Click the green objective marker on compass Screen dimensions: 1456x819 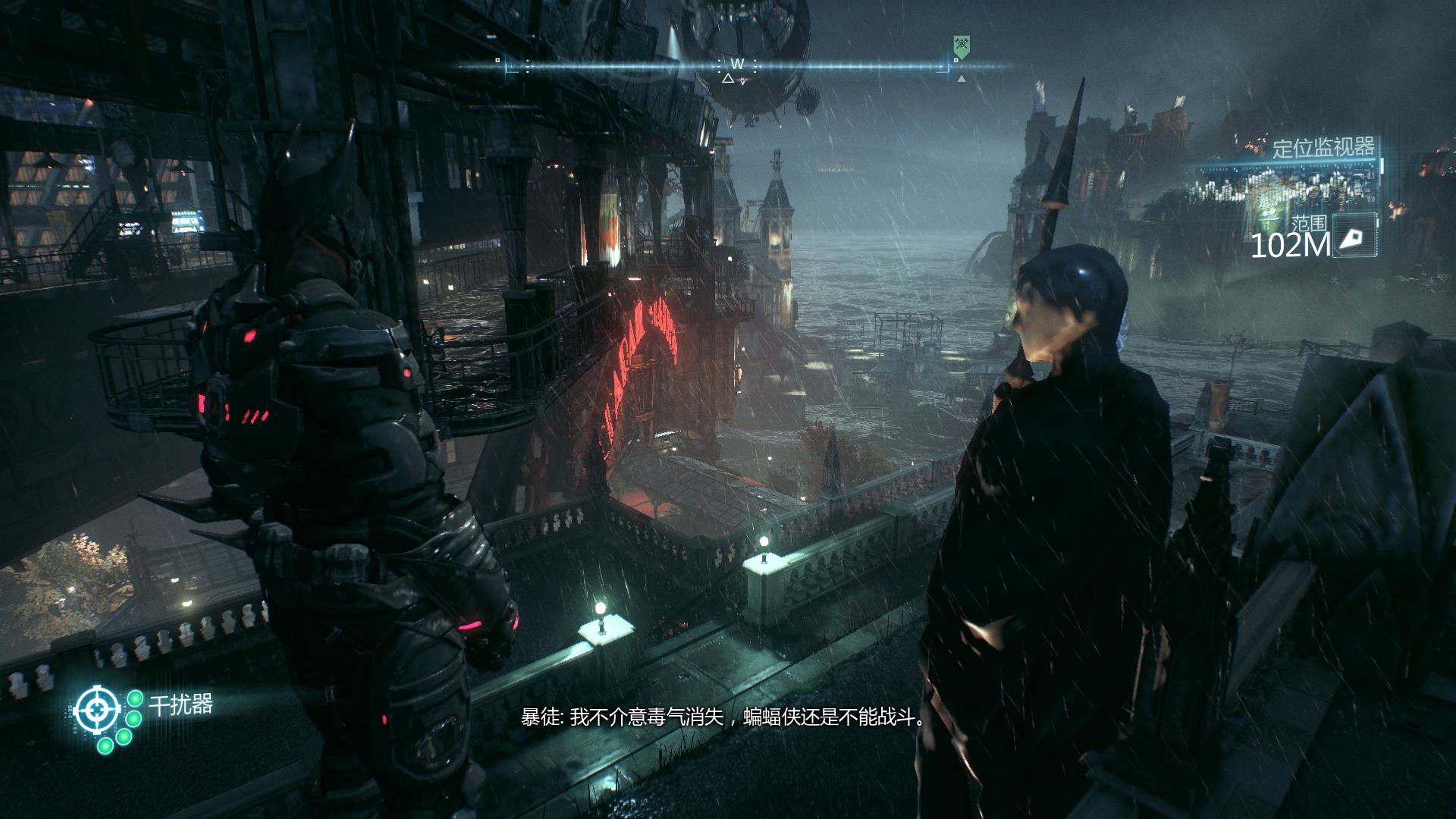pos(962,47)
